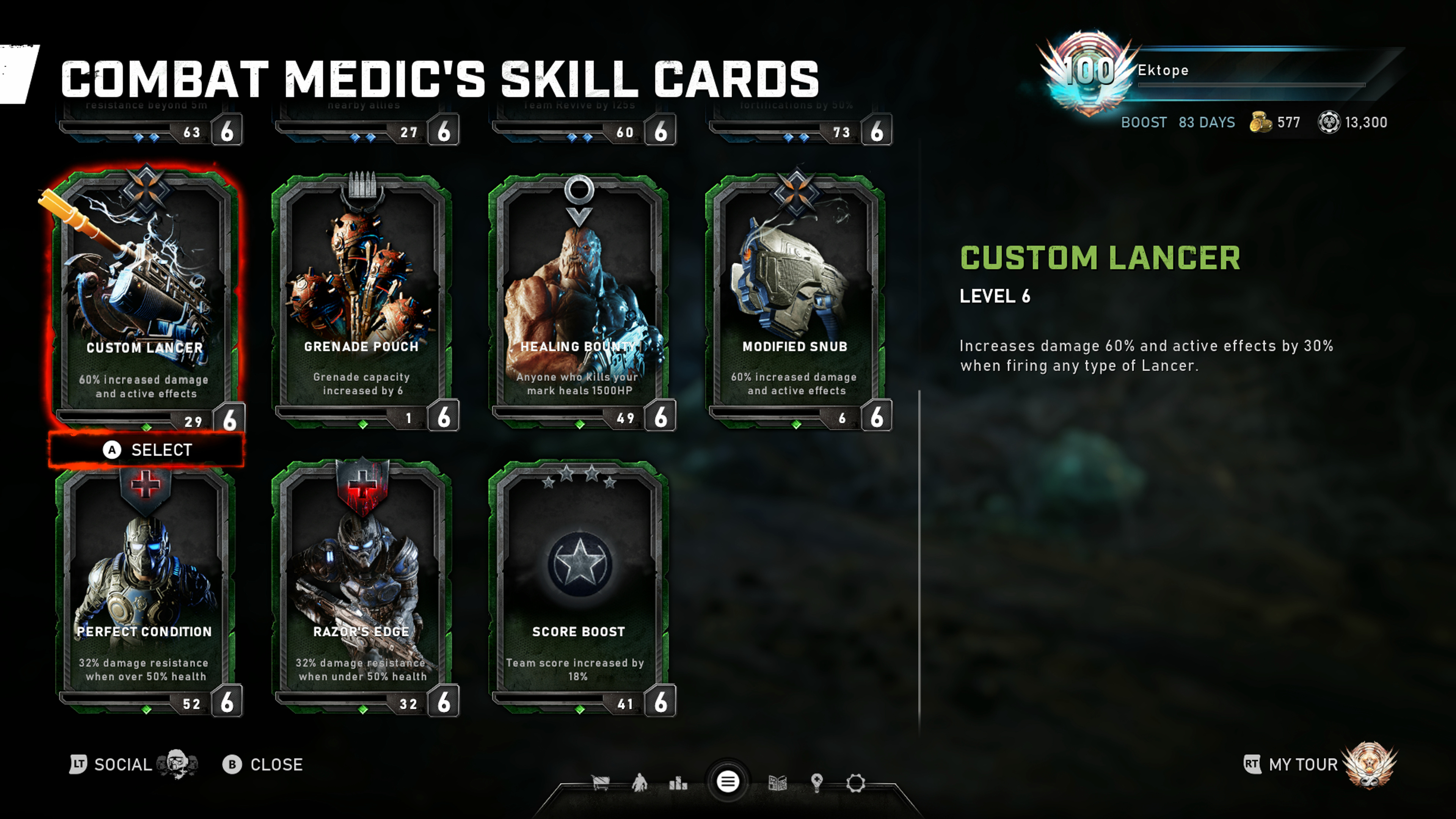Open the main menu hamburger button
1456x819 pixels.
[x=728, y=782]
